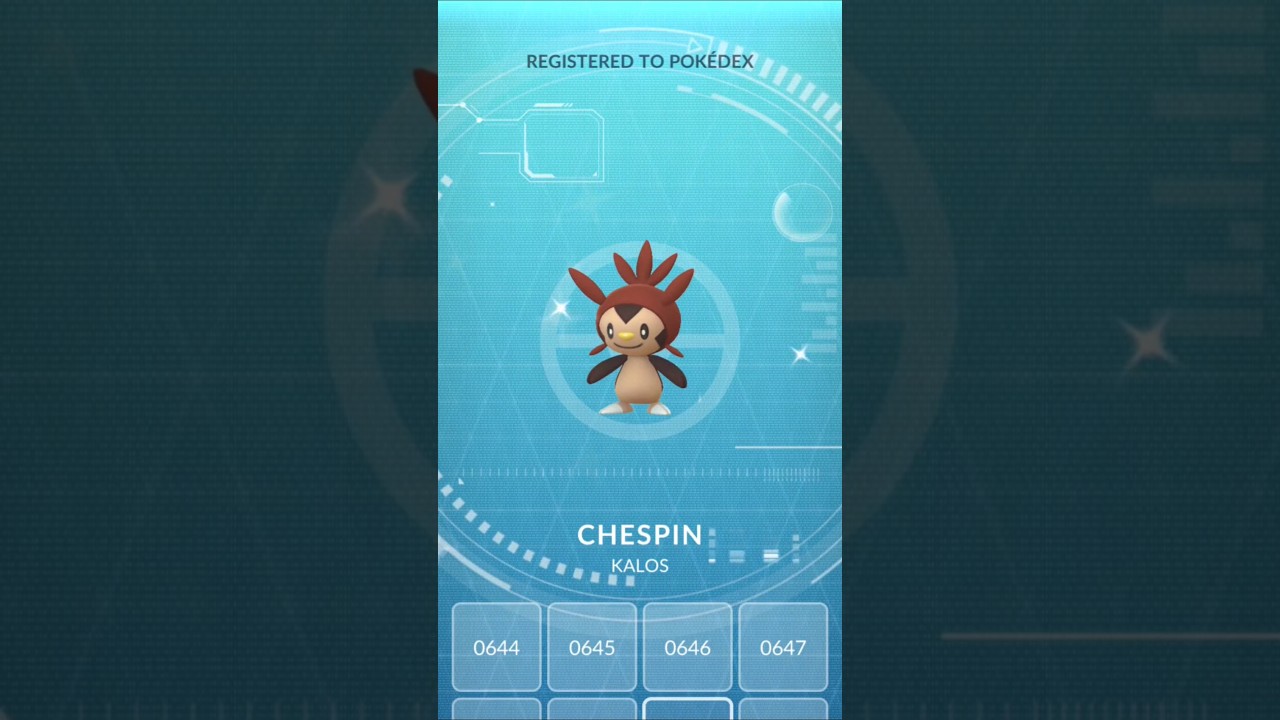This screenshot has width=1280, height=720.
Task: Tap the horizontal line above the CHESPIN name
Action: coord(788,447)
